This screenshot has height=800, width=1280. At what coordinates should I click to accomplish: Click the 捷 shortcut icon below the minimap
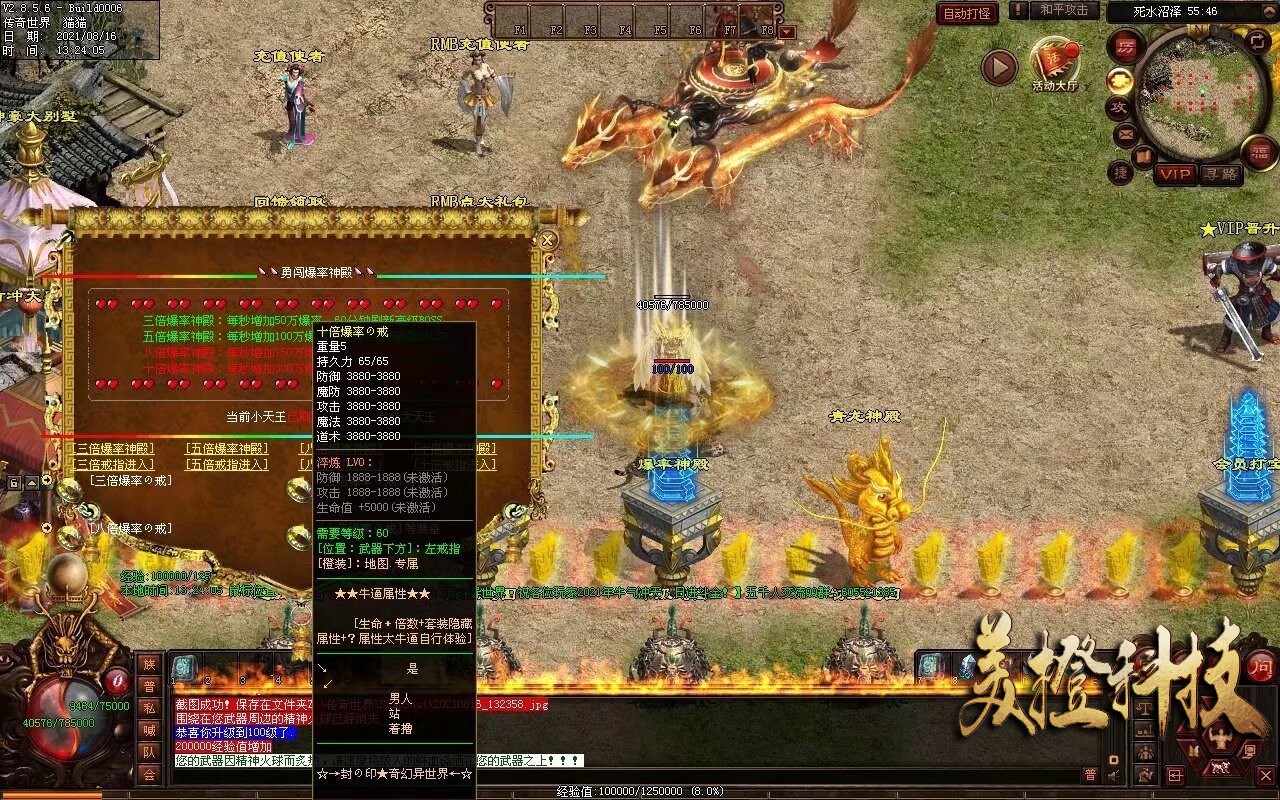pyautogui.click(x=1122, y=171)
